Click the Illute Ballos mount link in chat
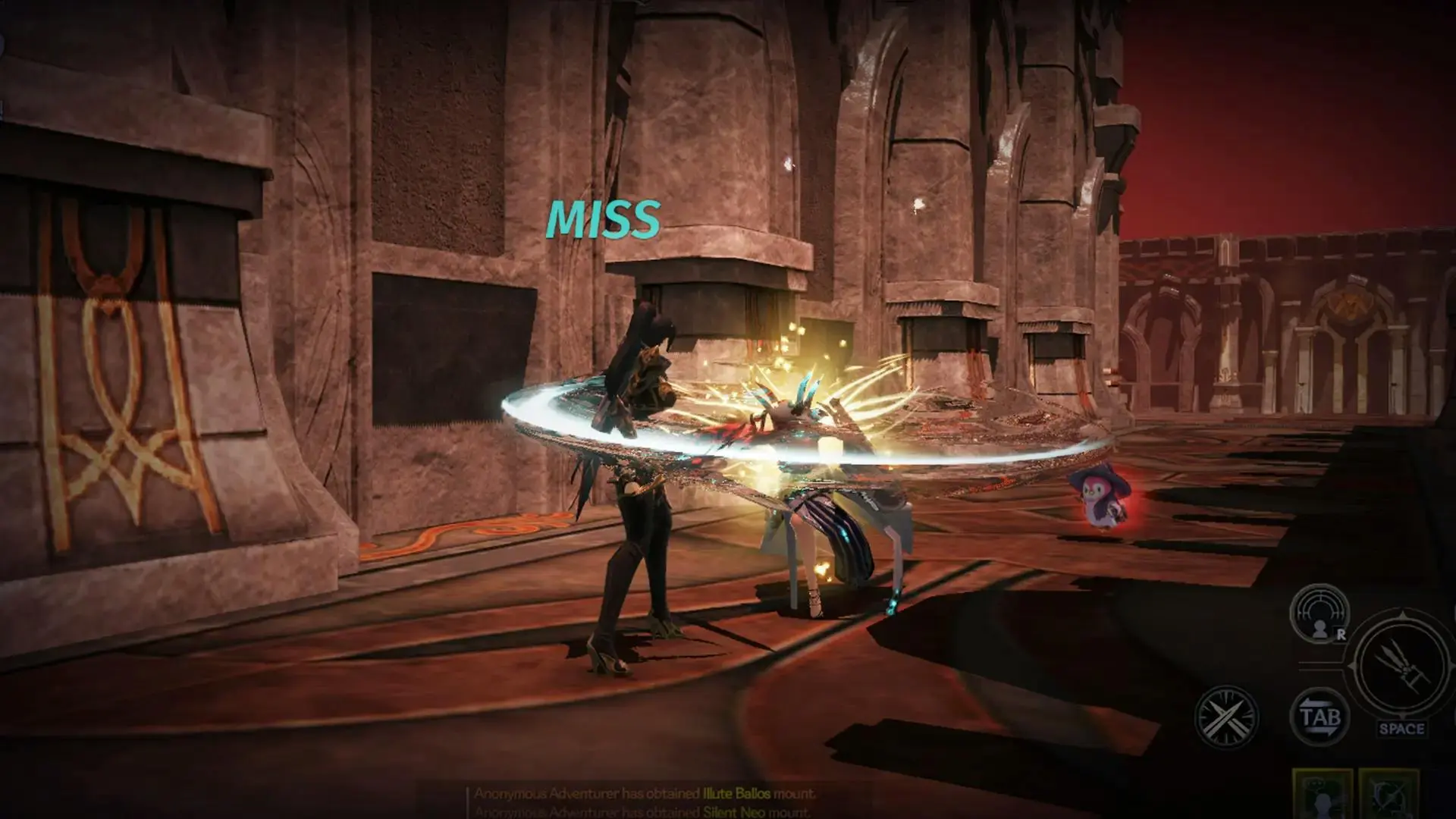 (x=735, y=794)
